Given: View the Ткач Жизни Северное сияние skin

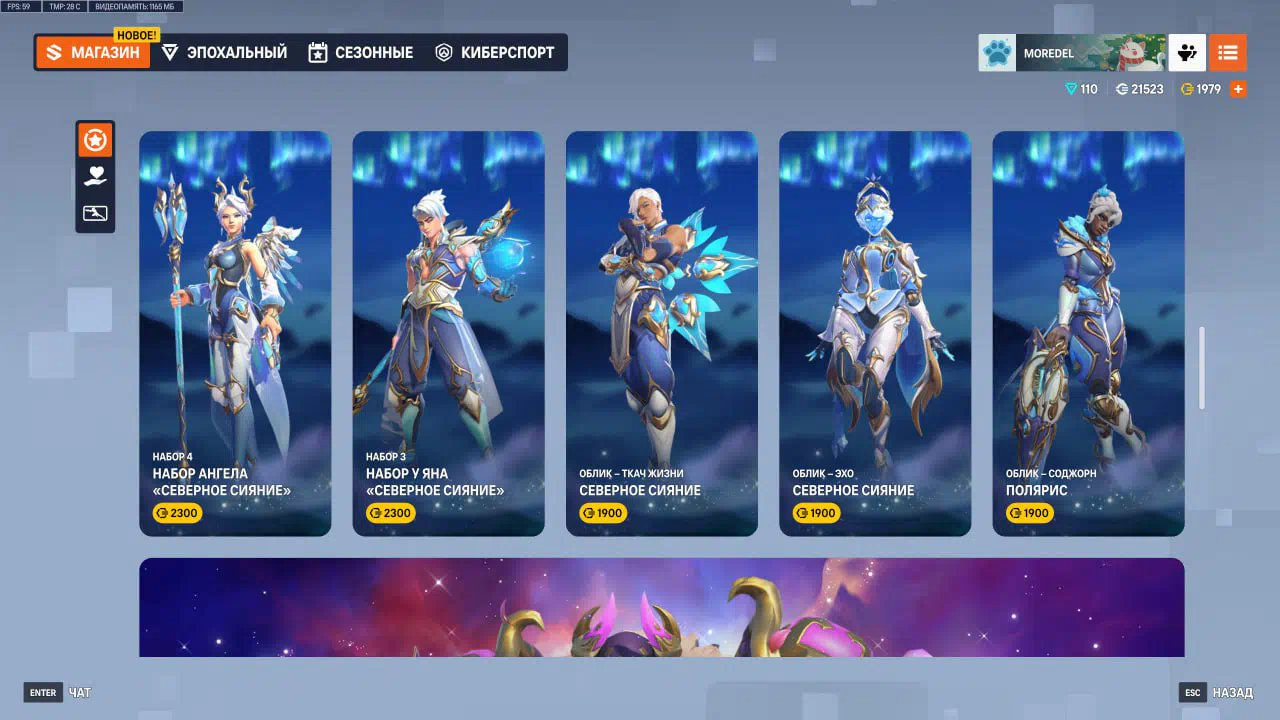Looking at the screenshot, I should tap(661, 333).
